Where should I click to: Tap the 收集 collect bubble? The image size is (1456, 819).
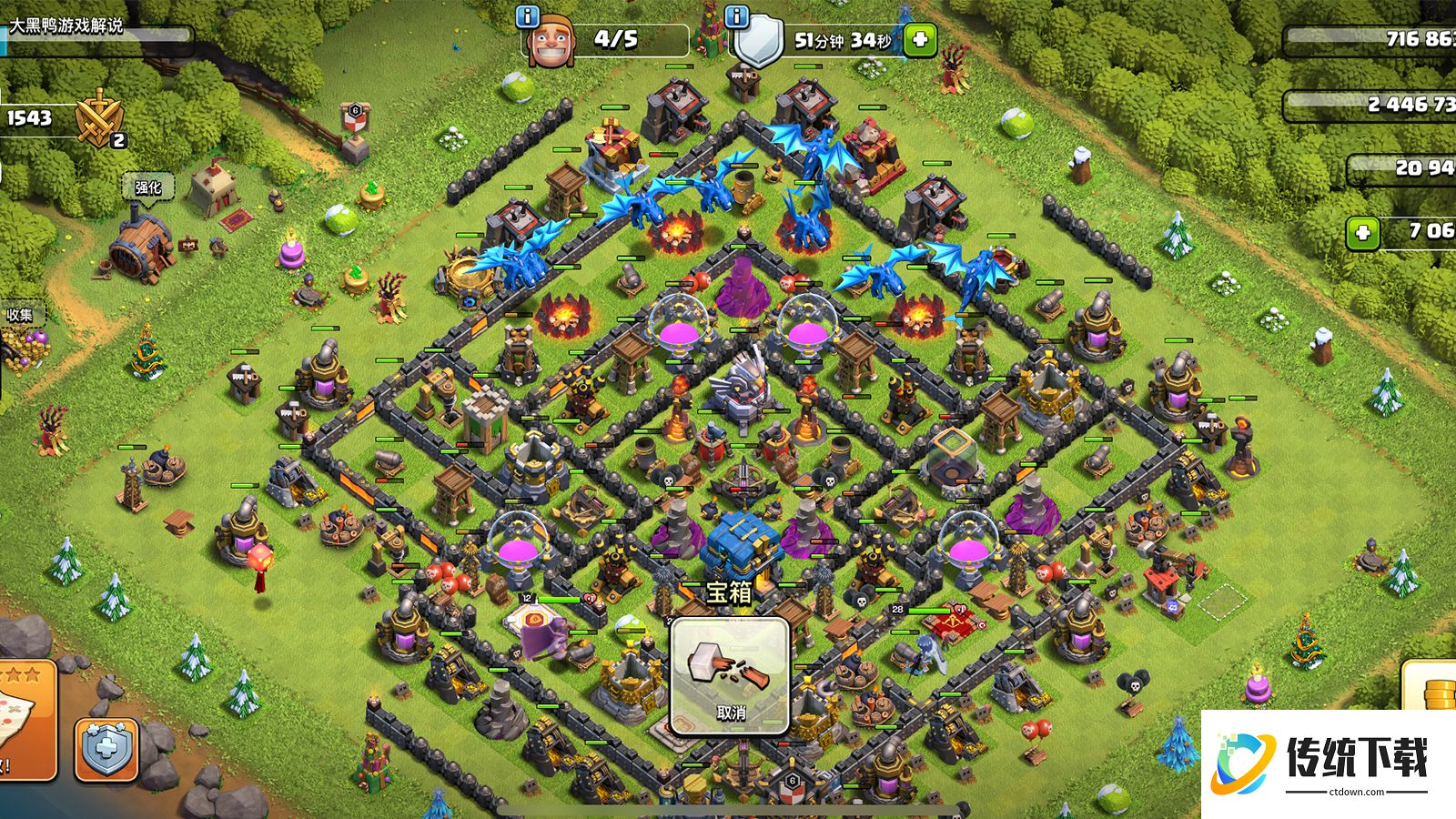(20, 315)
